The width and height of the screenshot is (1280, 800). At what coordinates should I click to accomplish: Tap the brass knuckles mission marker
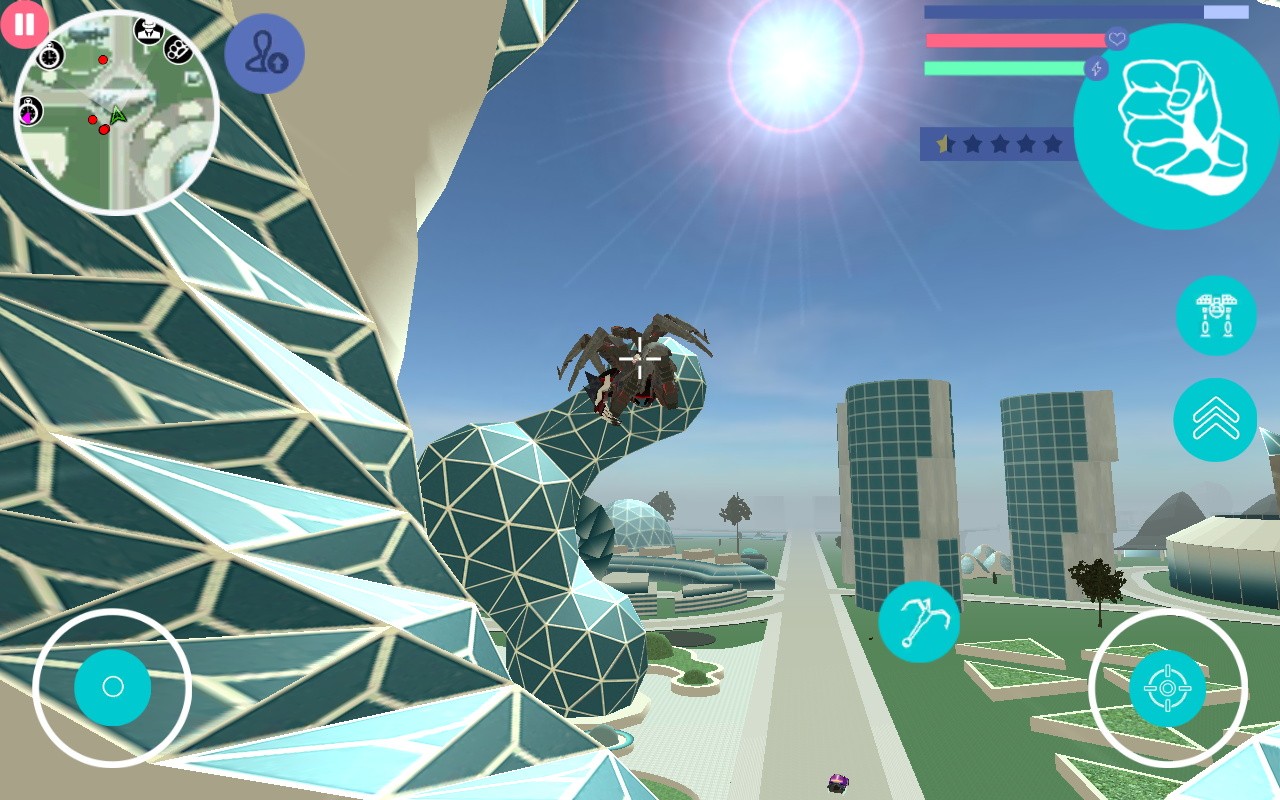coord(177,51)
